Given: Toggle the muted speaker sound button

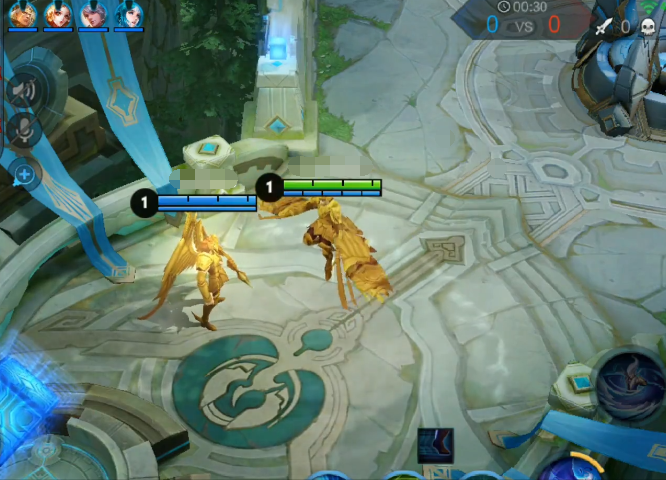Looking at the screenshot, I should (21, 90).
